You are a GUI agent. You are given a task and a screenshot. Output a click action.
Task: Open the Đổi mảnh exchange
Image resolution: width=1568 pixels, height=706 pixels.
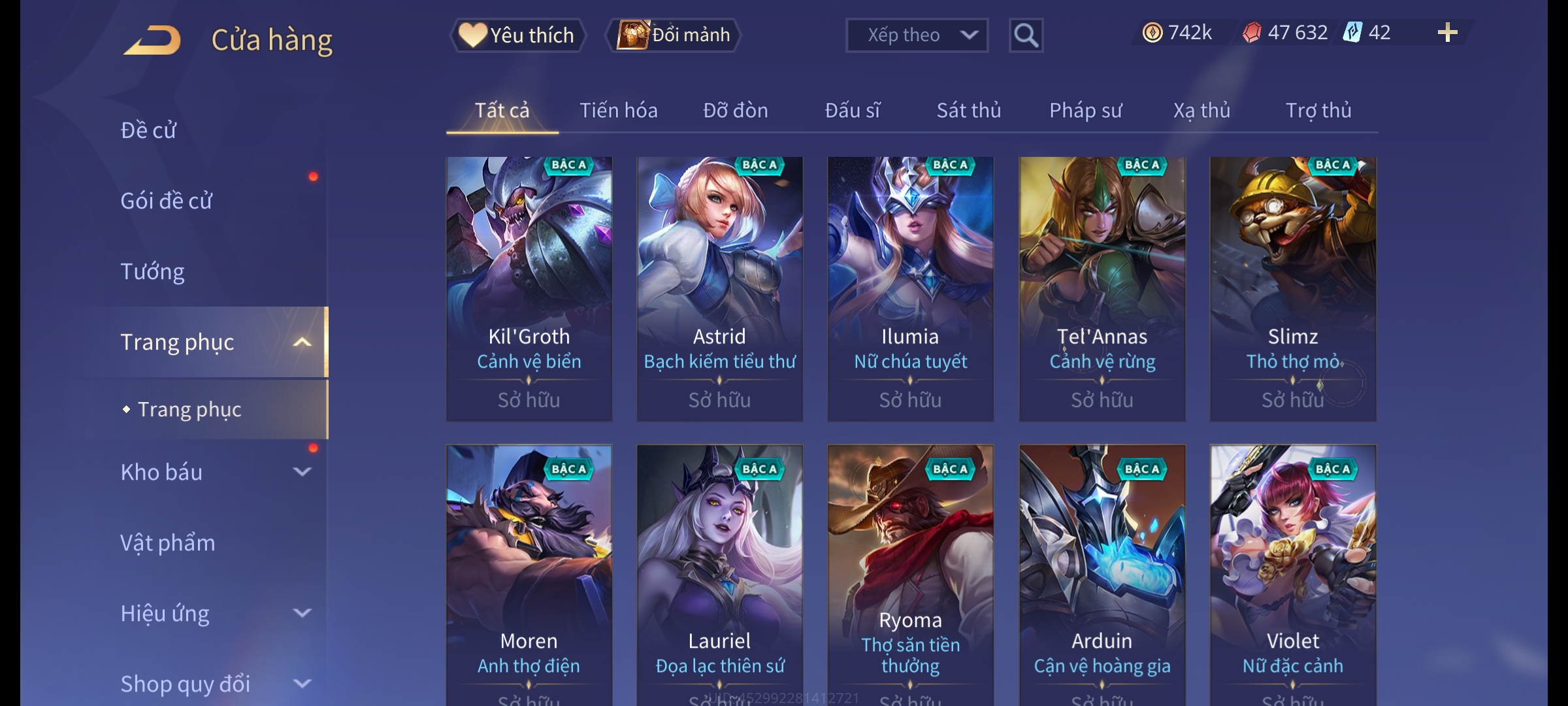[674, 35]
